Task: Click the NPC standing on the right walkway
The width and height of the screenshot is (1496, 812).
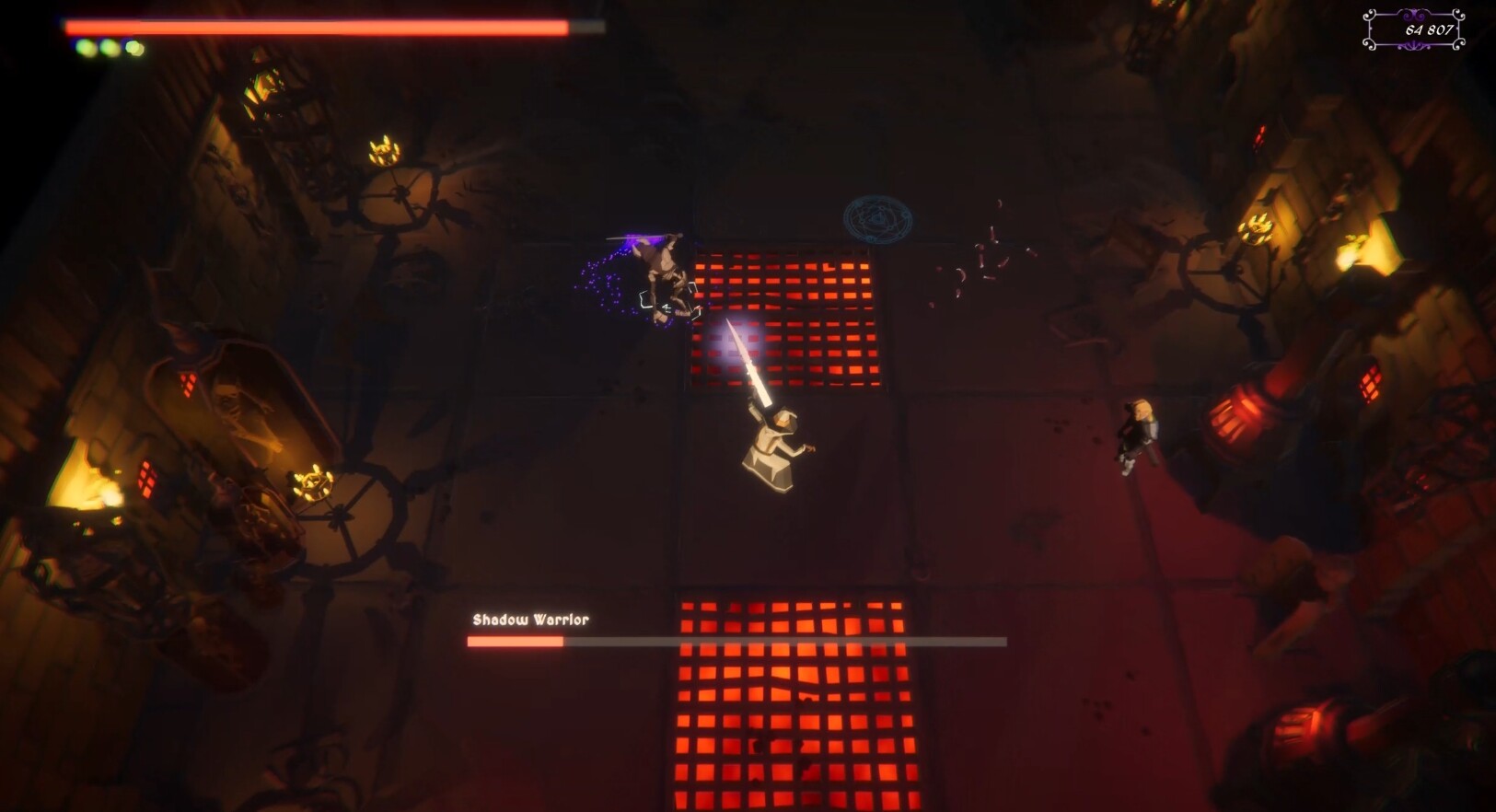Action: 1137,433
